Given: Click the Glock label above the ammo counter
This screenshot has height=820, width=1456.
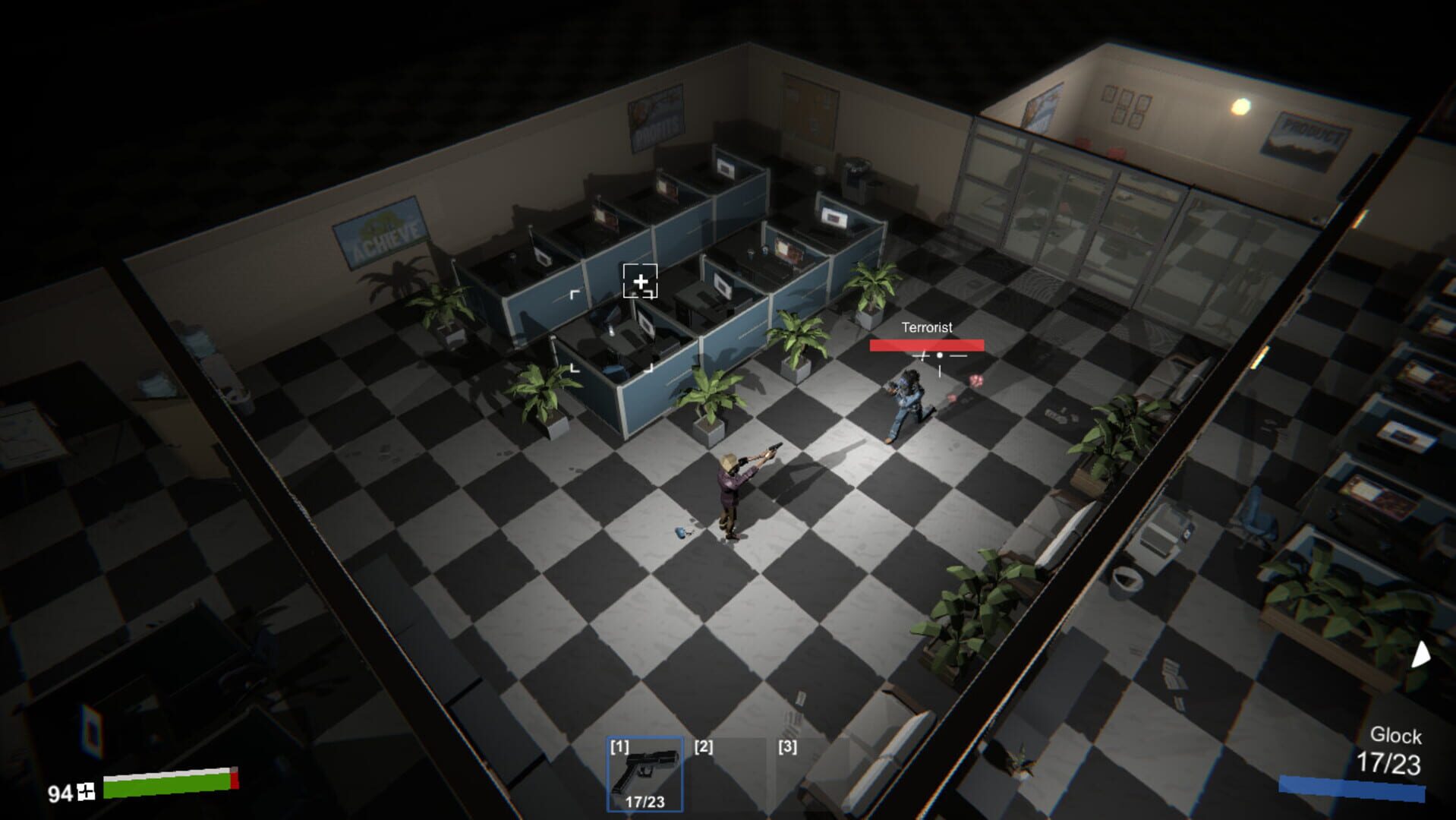Looking at the screenshot, I should click(x=1397, y=736).
